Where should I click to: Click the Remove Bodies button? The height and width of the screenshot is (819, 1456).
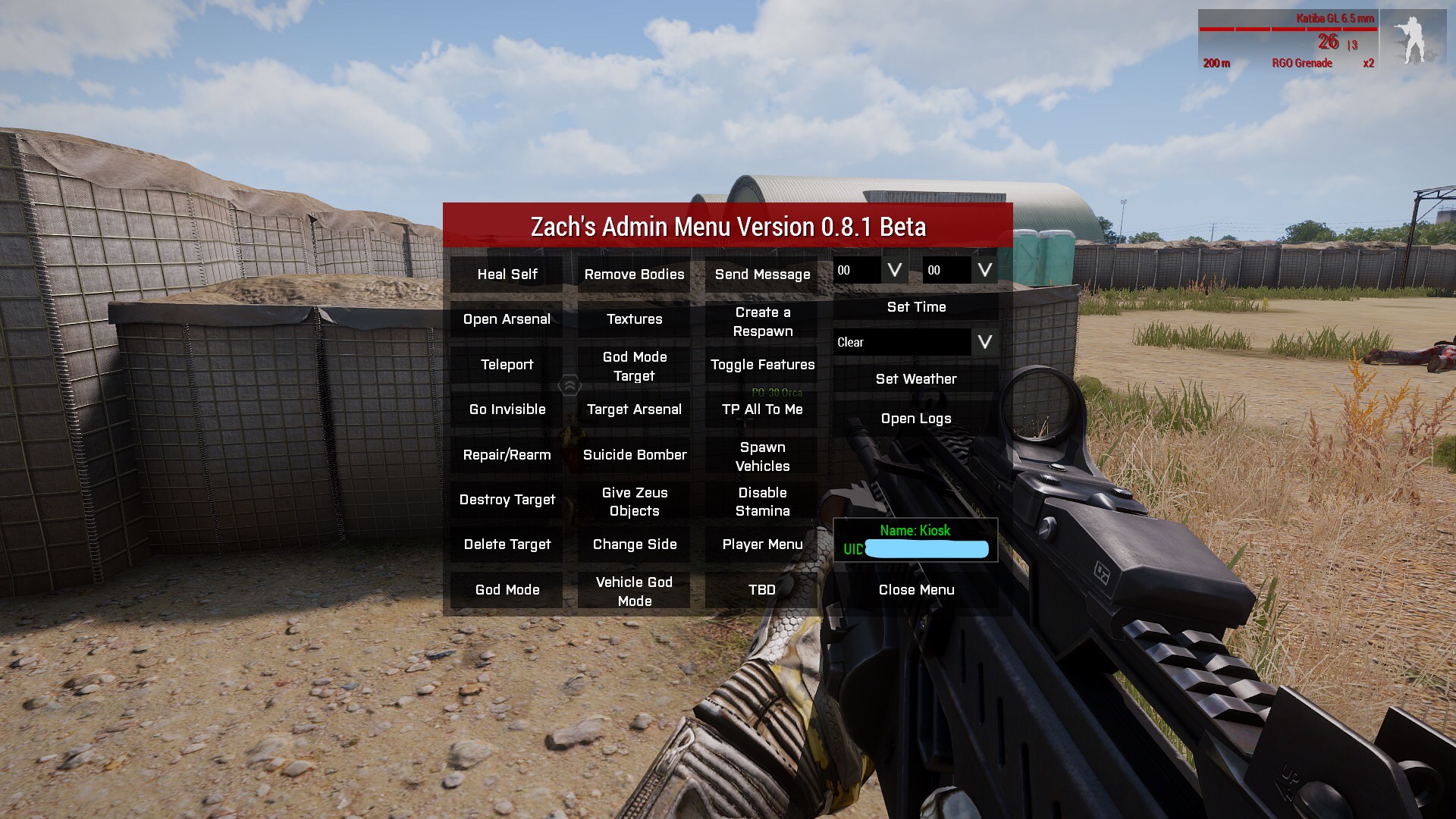[x=634, y=275]
